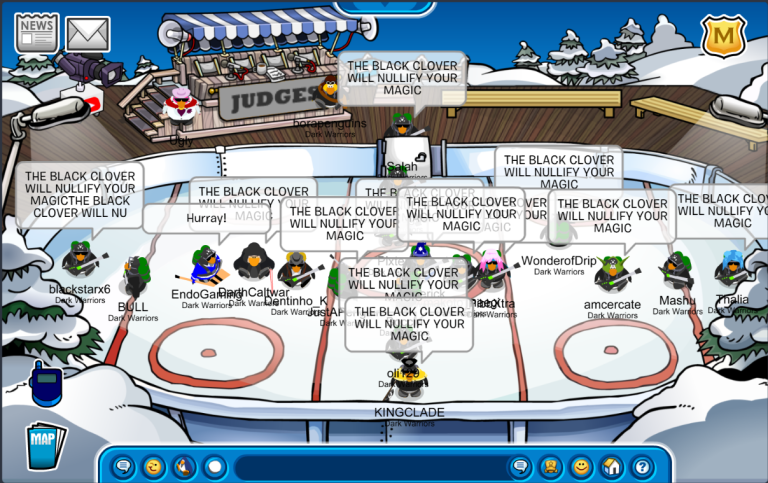
Task: Open your penguin player card
Action: [550, 466]
